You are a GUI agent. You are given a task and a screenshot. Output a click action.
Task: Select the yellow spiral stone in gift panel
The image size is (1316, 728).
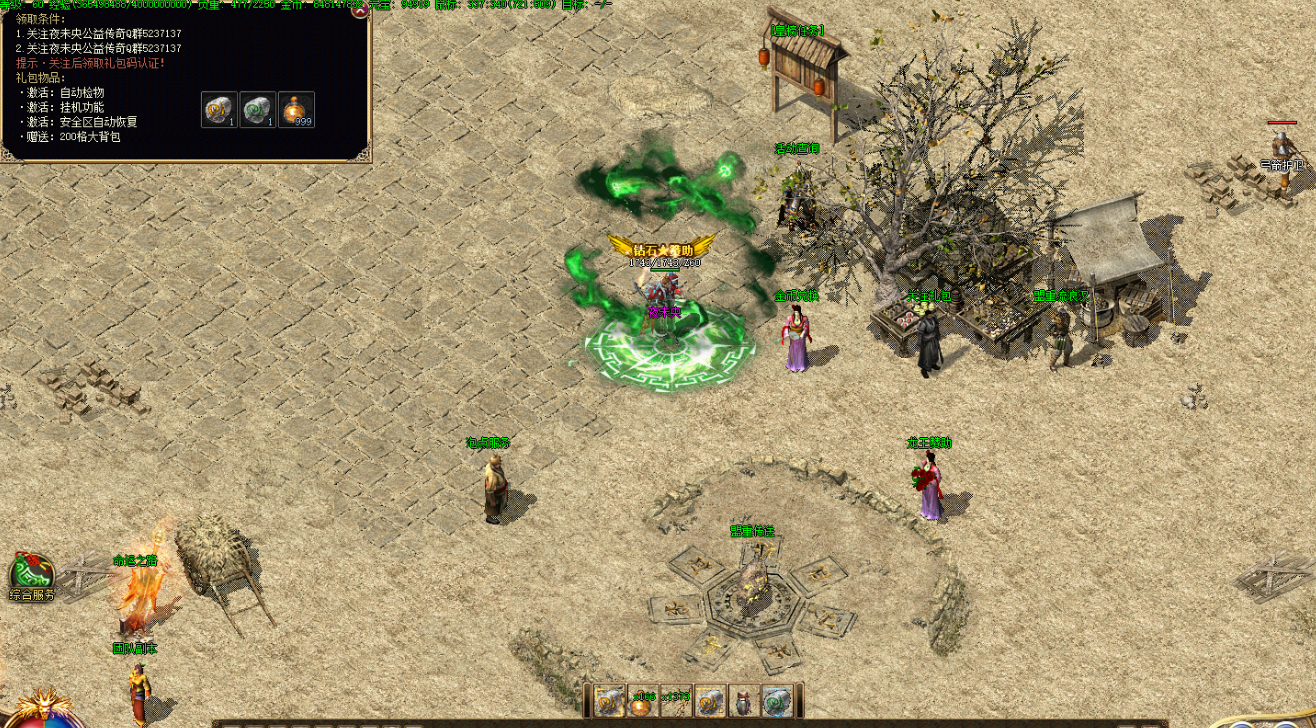point(219,109)
